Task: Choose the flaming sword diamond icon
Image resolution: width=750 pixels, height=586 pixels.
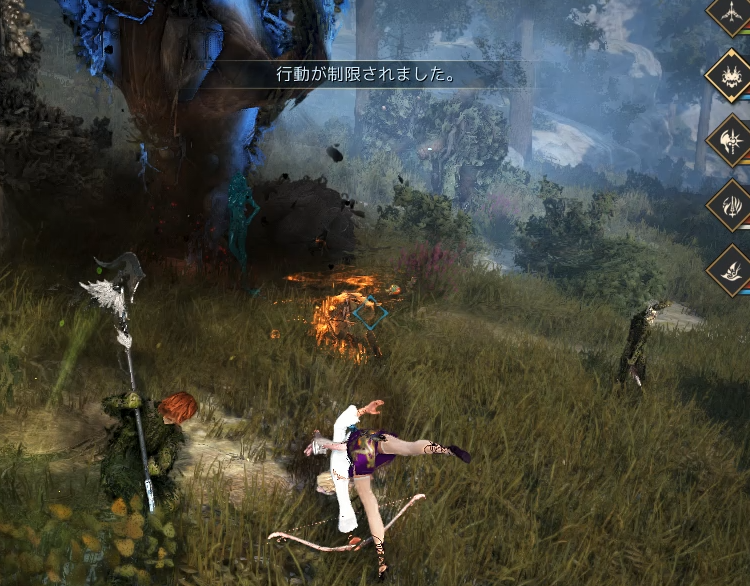Action: [731, 205]
